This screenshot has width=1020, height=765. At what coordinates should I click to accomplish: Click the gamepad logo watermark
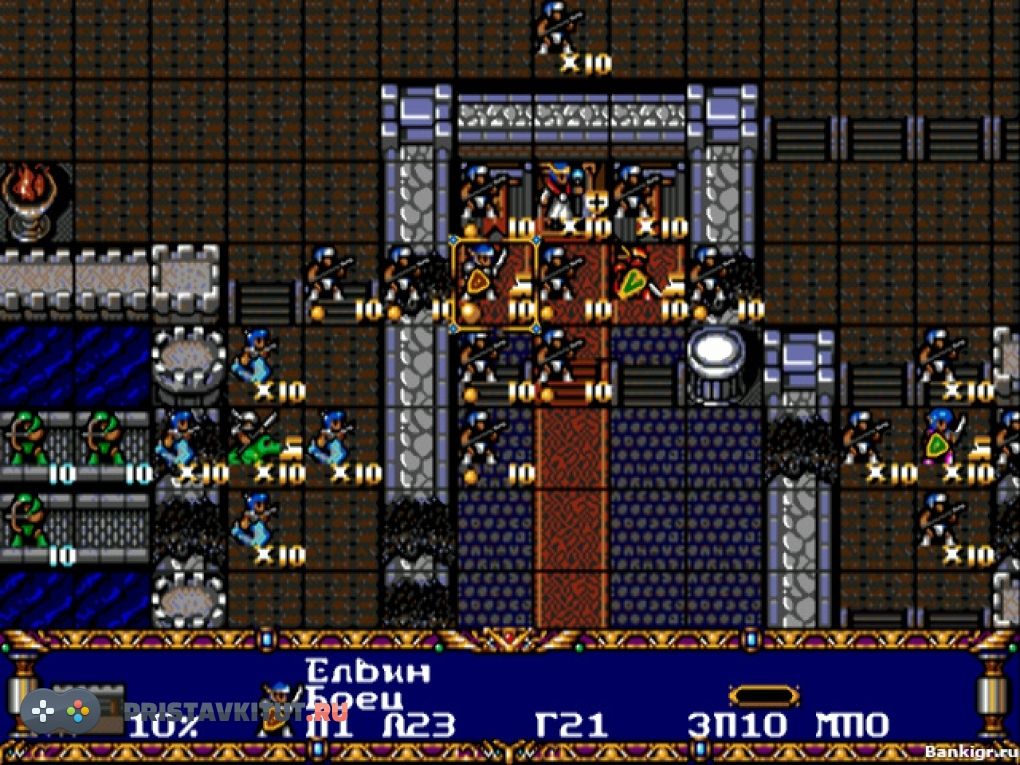pos(60,711)
